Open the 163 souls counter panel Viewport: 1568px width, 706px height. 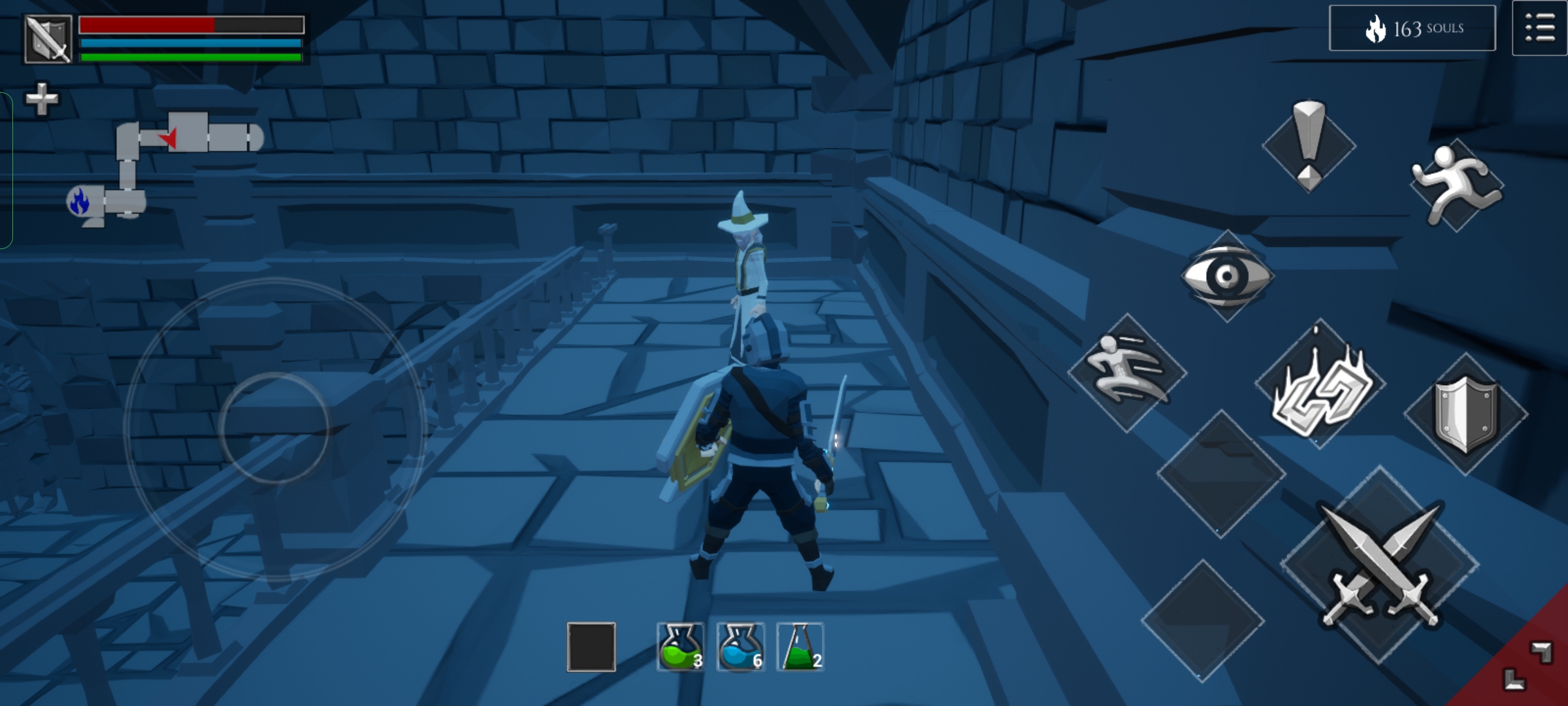(x=1412, y=28)
